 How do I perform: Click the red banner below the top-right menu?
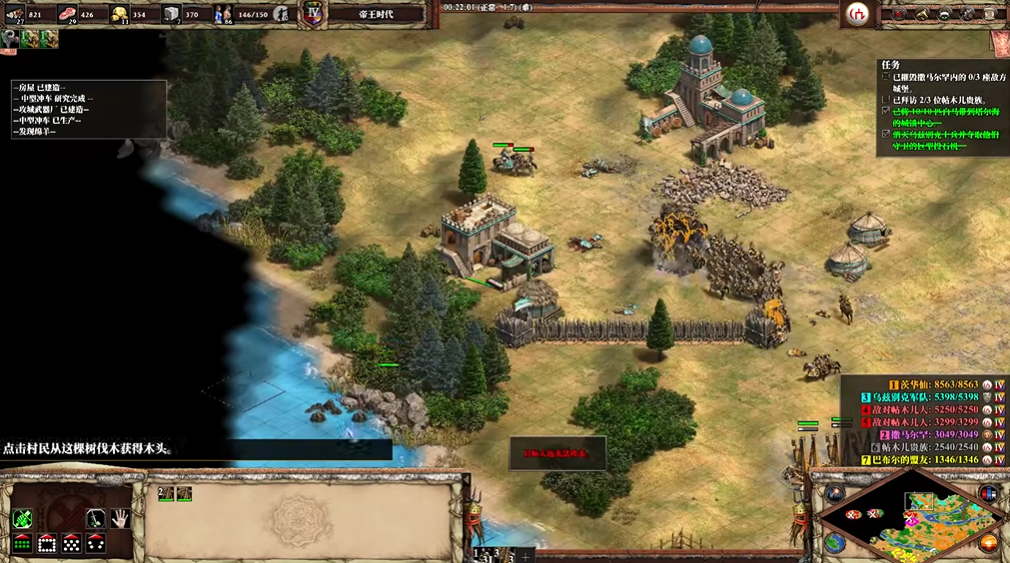(999, 41)
